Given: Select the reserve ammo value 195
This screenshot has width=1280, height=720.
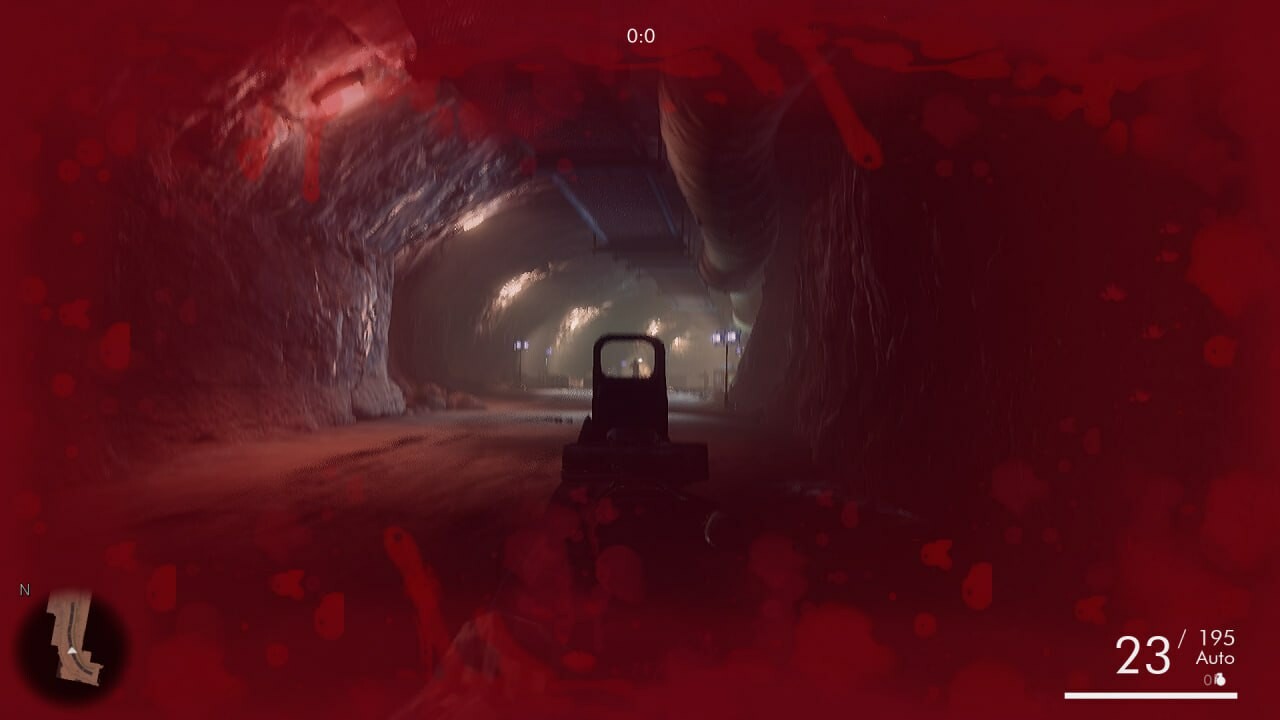Looking at the screenshot, I should (1217, 638).
